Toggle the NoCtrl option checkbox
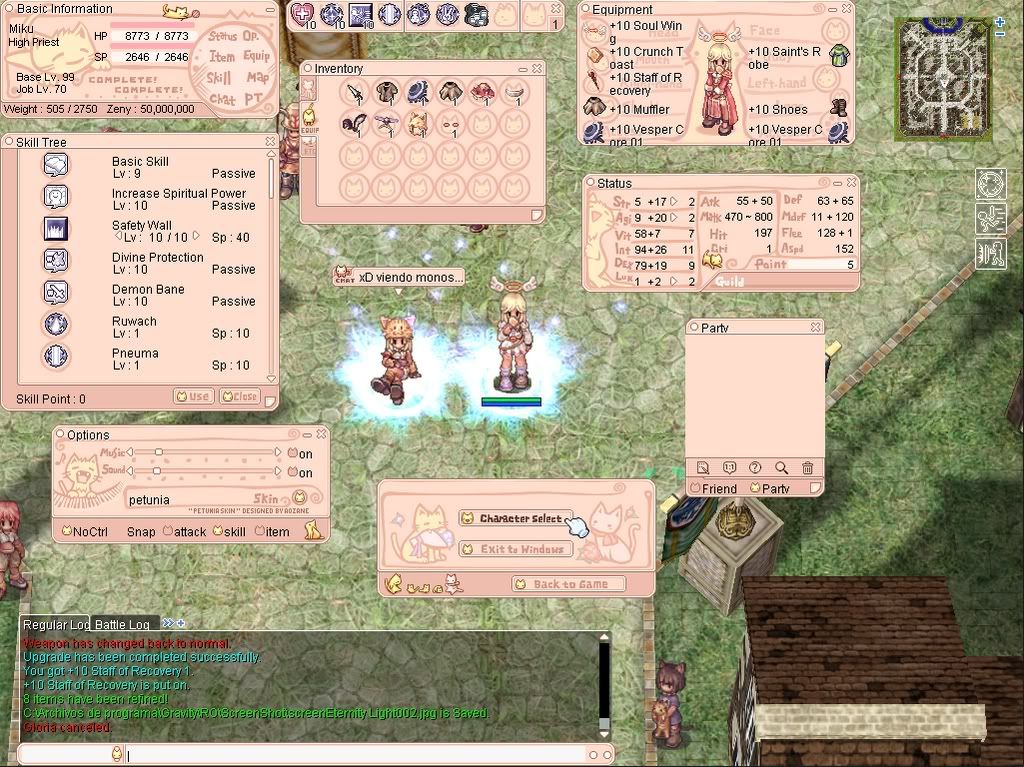Image resolution: width=1024 pixels, height=767 pixels. [x=66, y=532]
